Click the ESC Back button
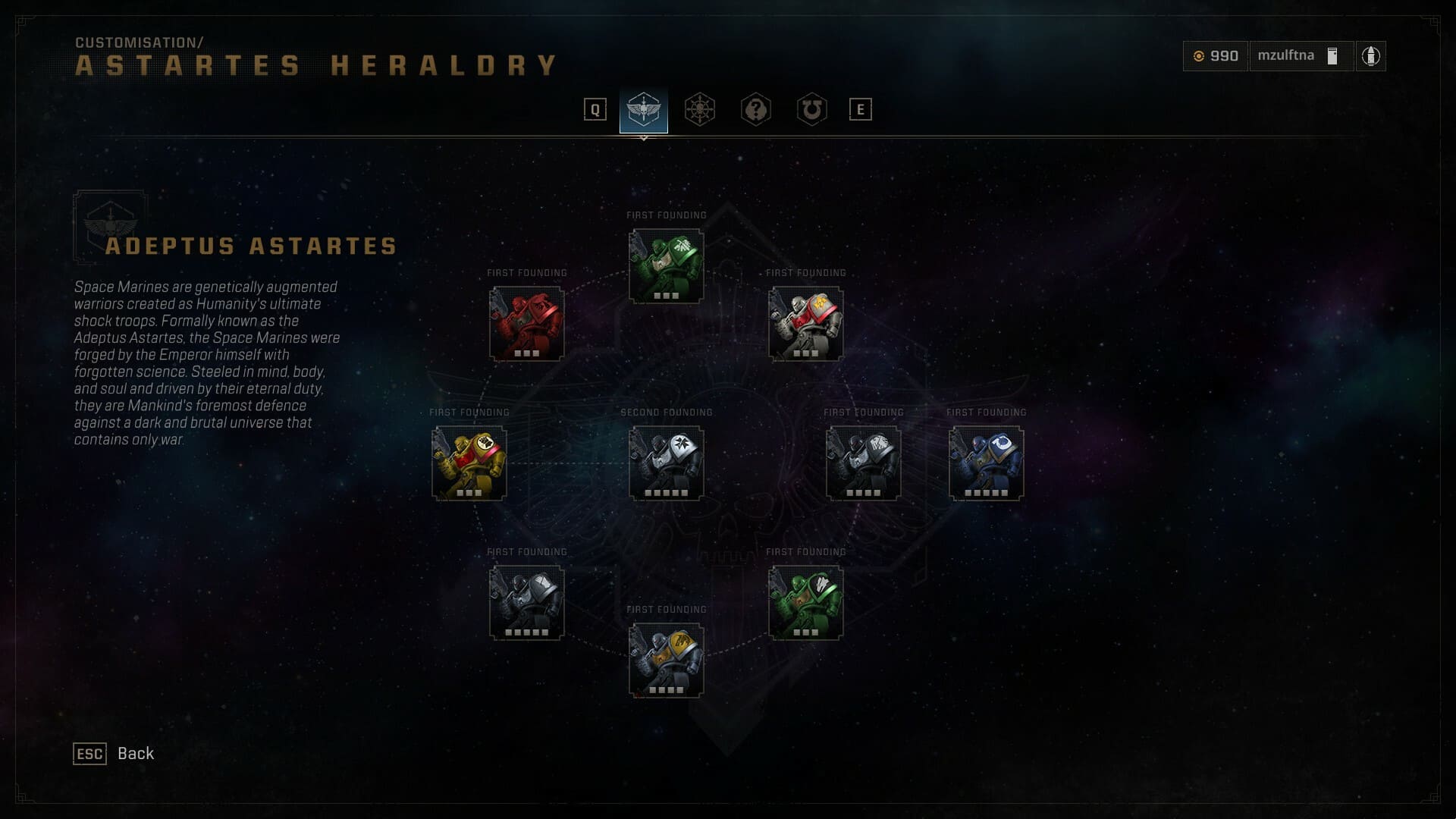The width and height of the screenshot is (1456, 819). click(114, 754)
